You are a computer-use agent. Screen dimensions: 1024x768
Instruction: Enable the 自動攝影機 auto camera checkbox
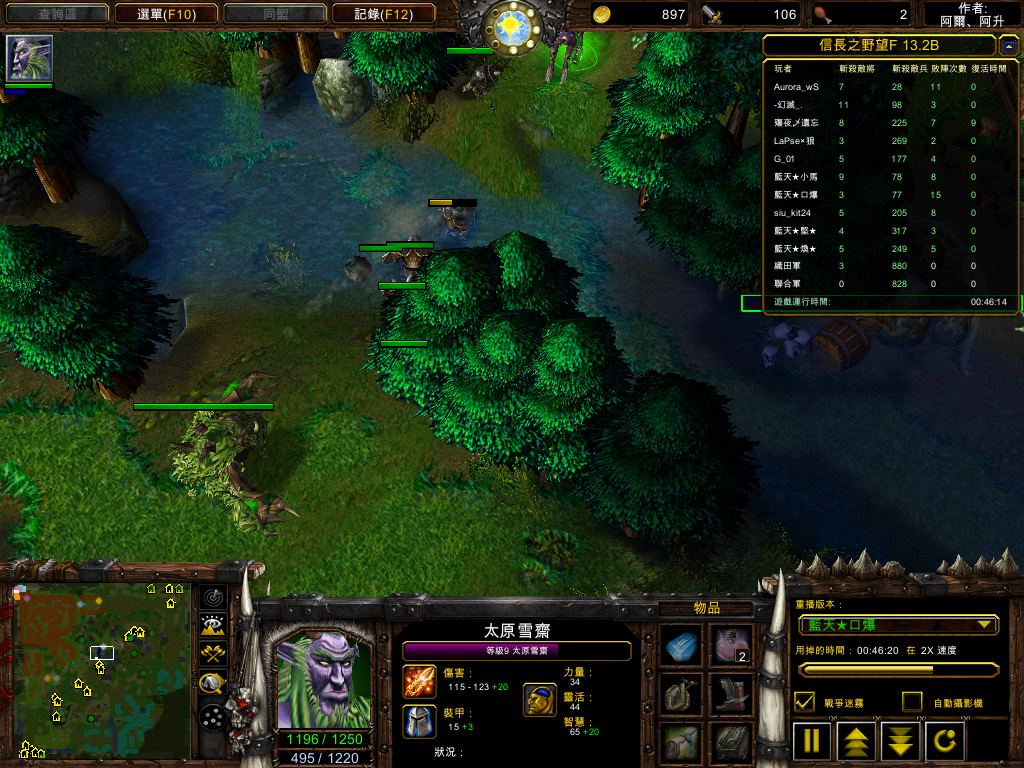tap(912, 702)
